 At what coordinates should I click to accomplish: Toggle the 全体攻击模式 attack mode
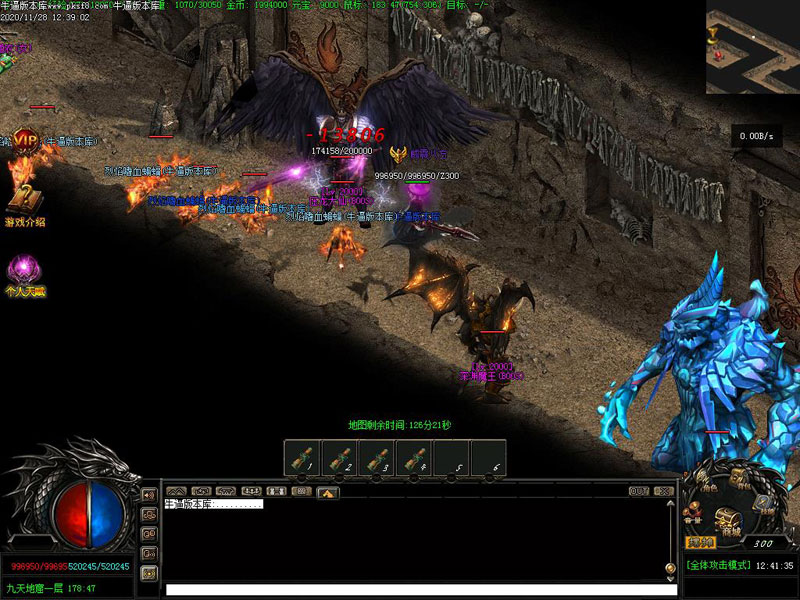(x=718, y=566)
